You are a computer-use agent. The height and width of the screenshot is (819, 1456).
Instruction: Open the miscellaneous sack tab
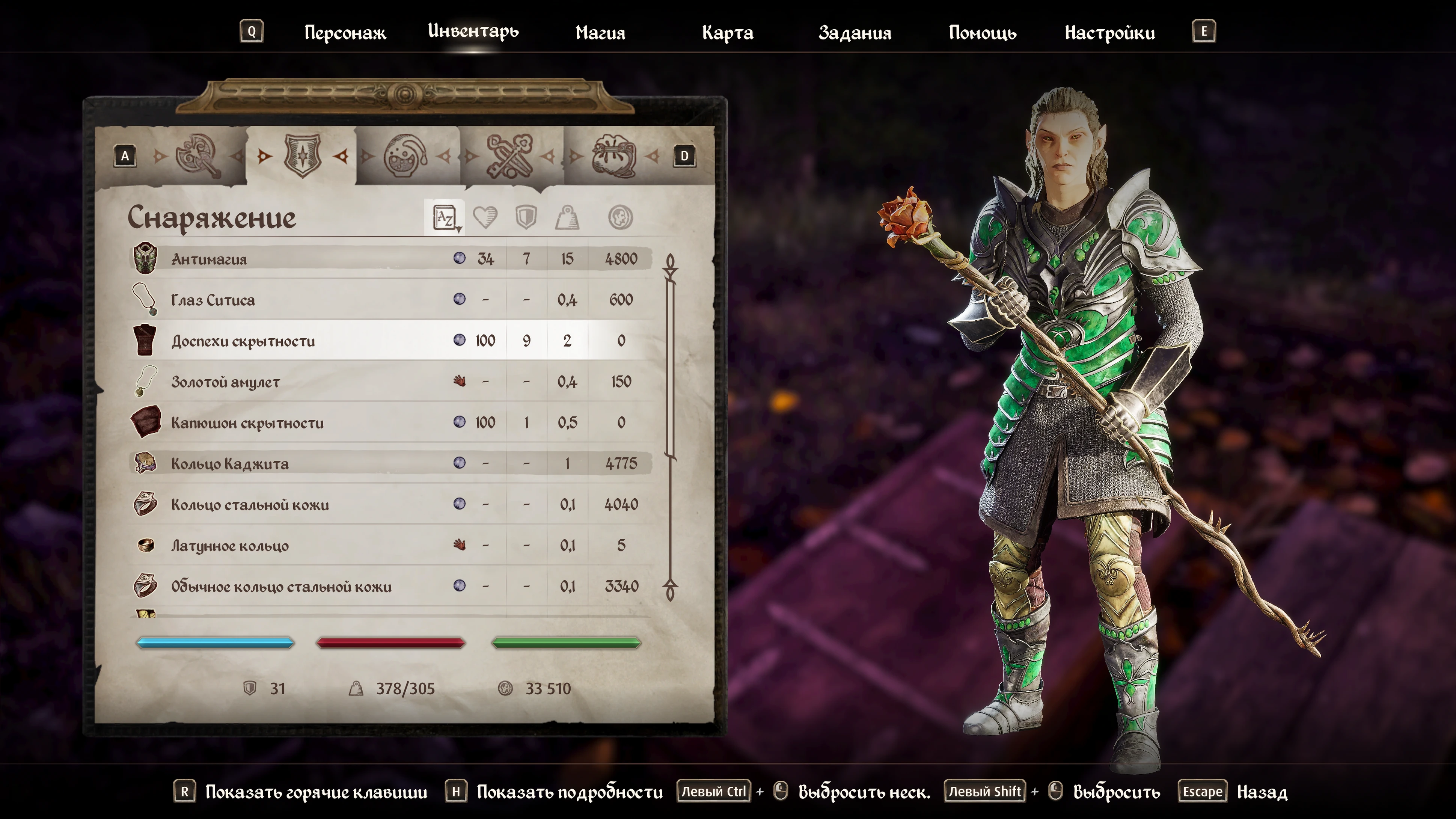(x=614, y=155)
